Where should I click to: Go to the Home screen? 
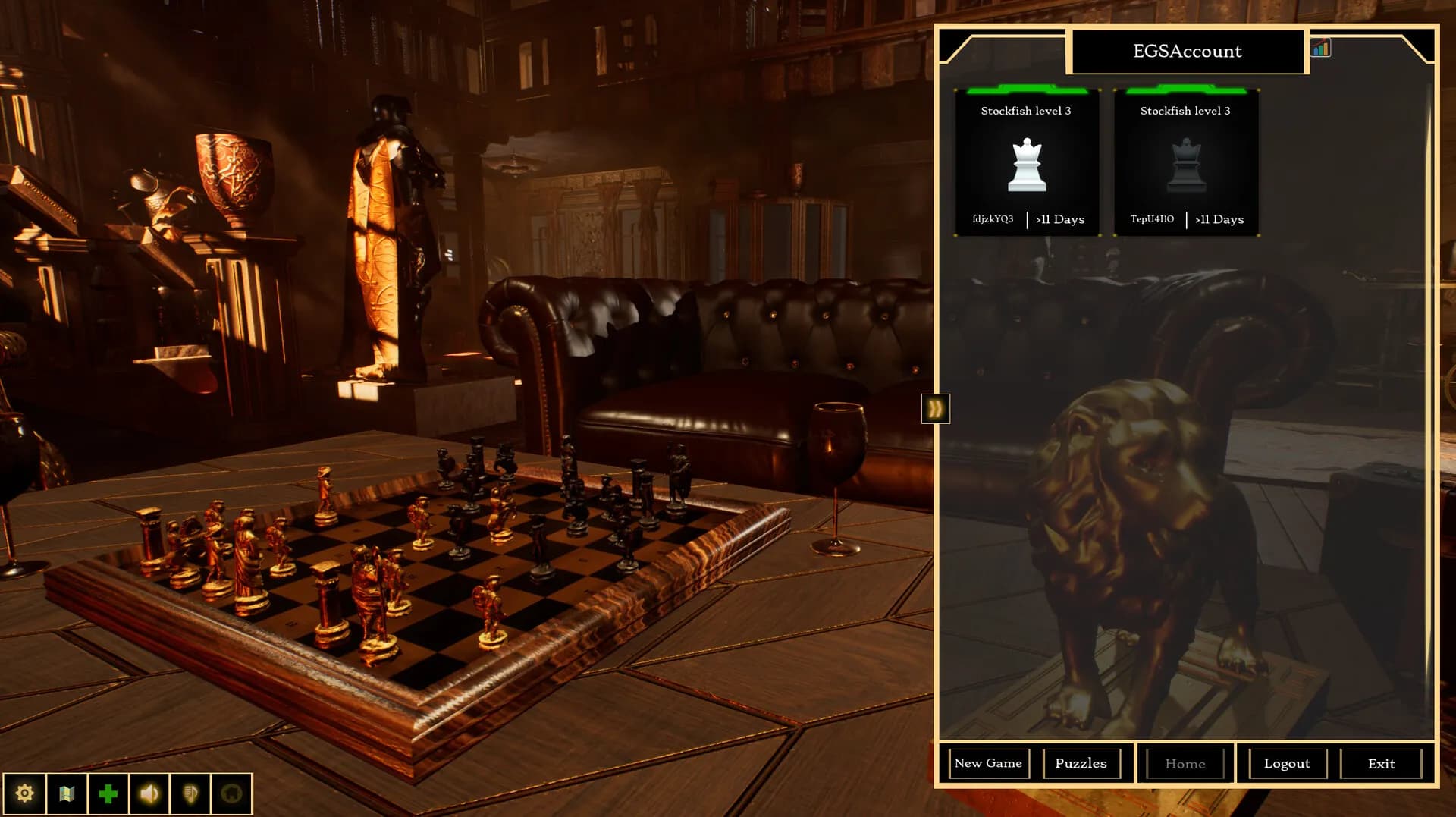click(1185, 764)
